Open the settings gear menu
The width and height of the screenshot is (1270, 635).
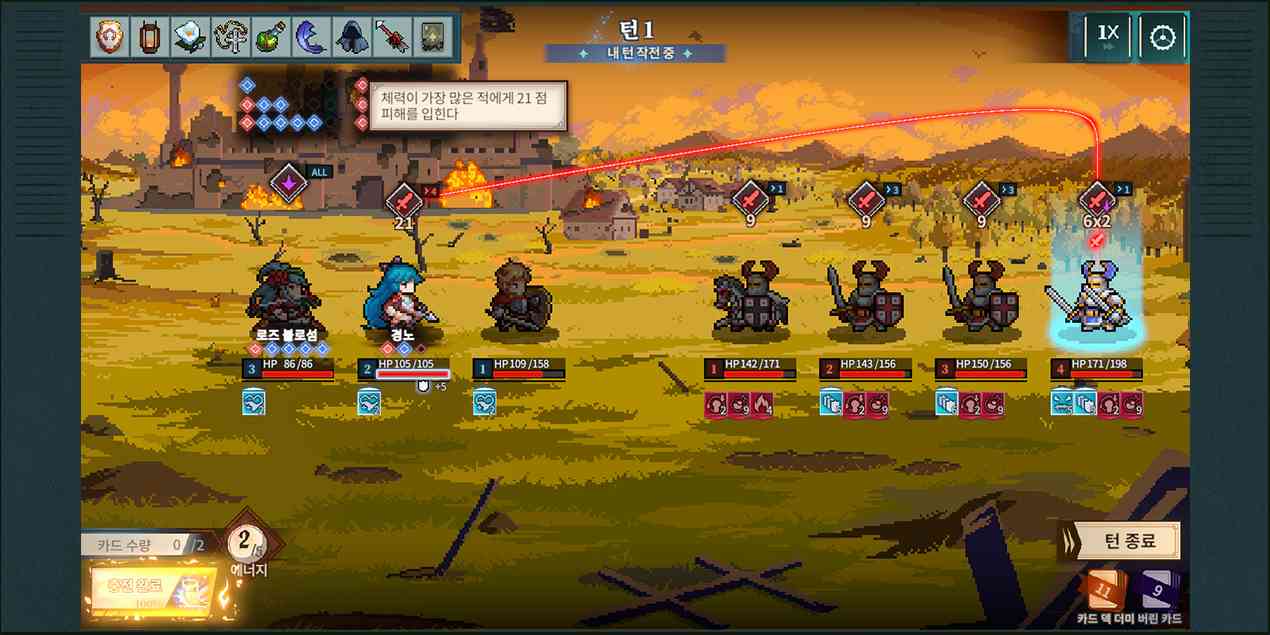point(1162,38)
